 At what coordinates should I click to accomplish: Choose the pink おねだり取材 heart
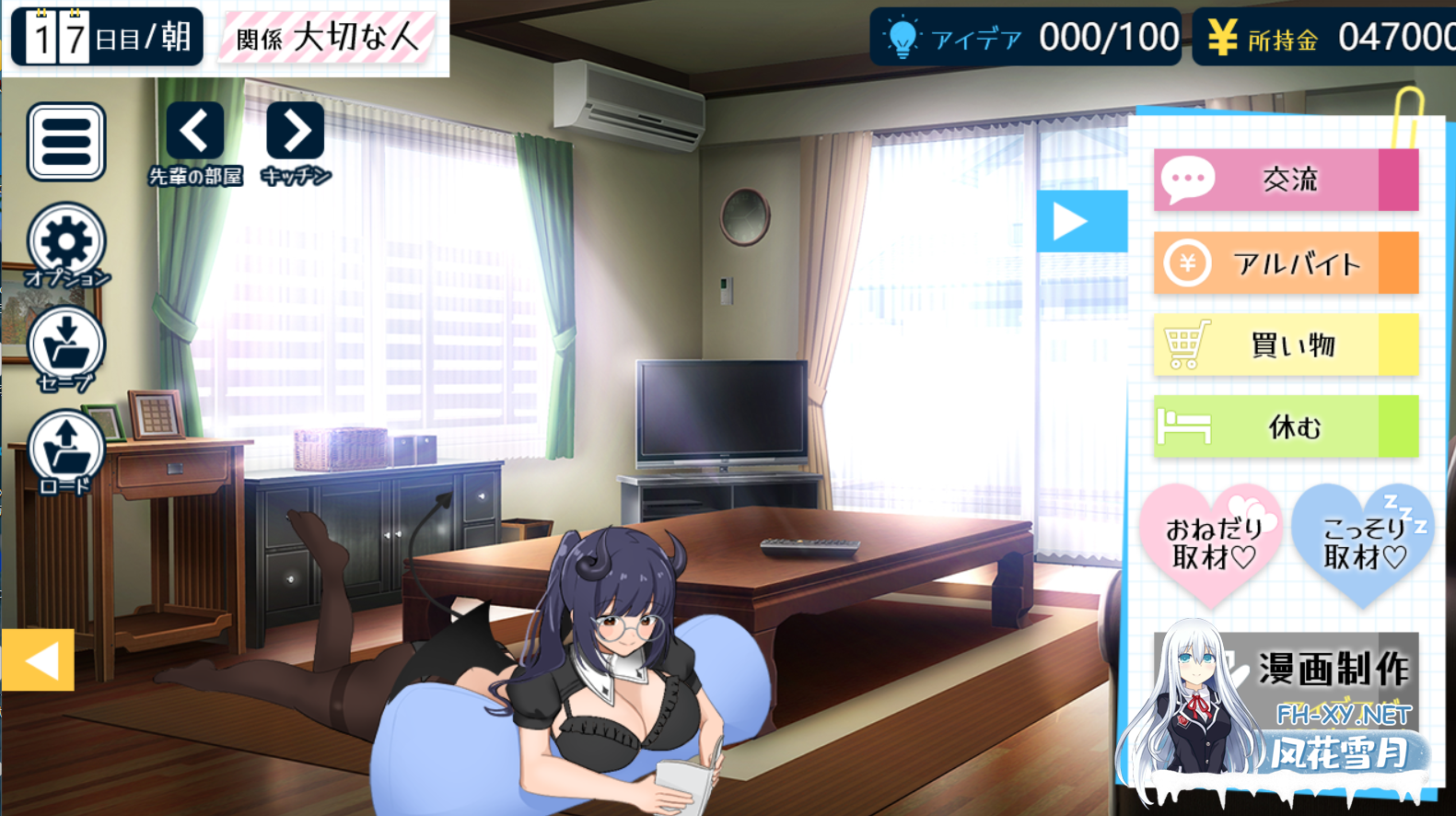click(x=1212, y=542)
